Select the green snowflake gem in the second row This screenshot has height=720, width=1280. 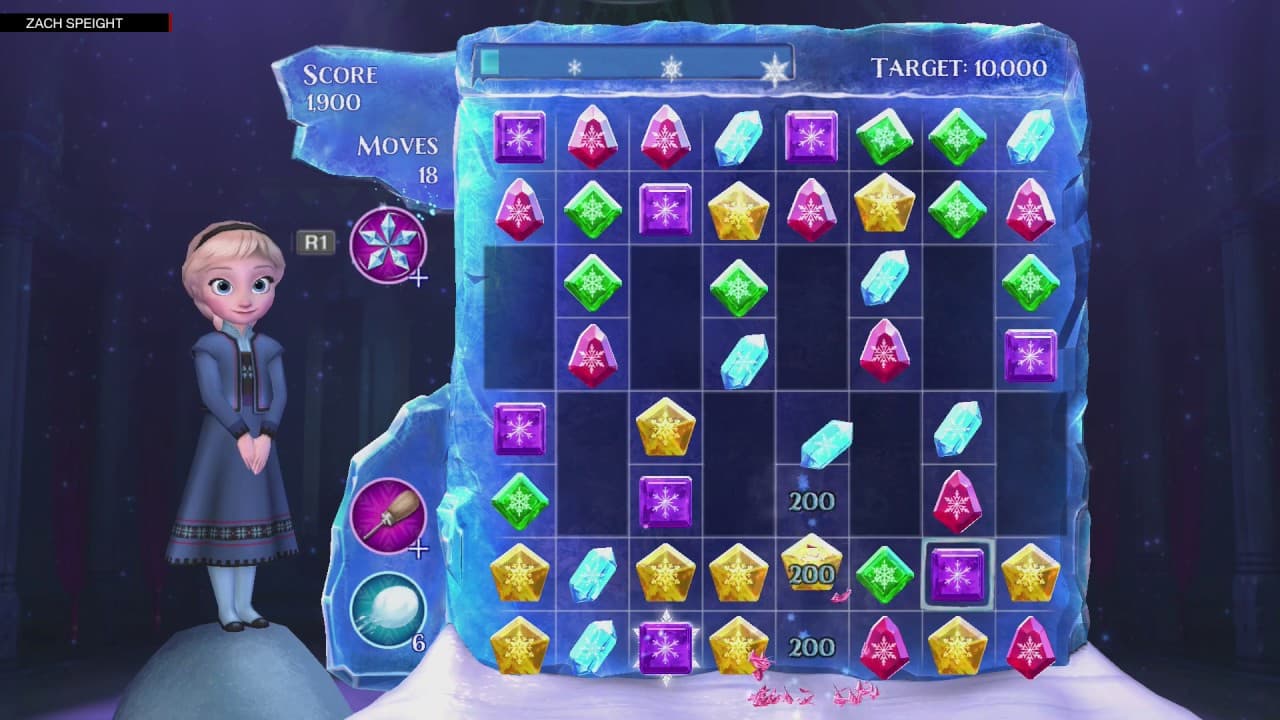[592, 208]
